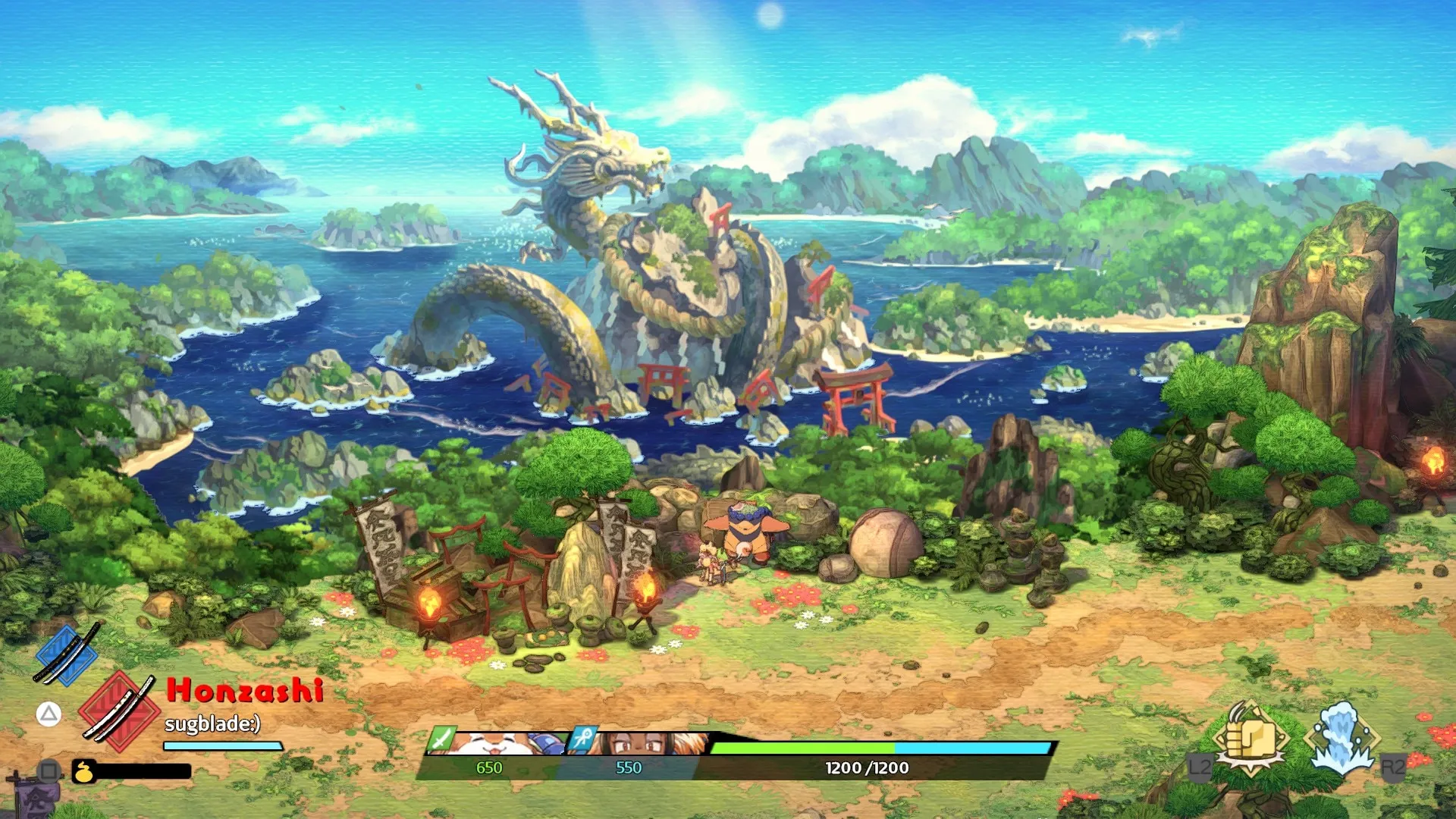Click the yellow gourd pouch icon
Screen dimensions: 1456x819
(84, 771)
